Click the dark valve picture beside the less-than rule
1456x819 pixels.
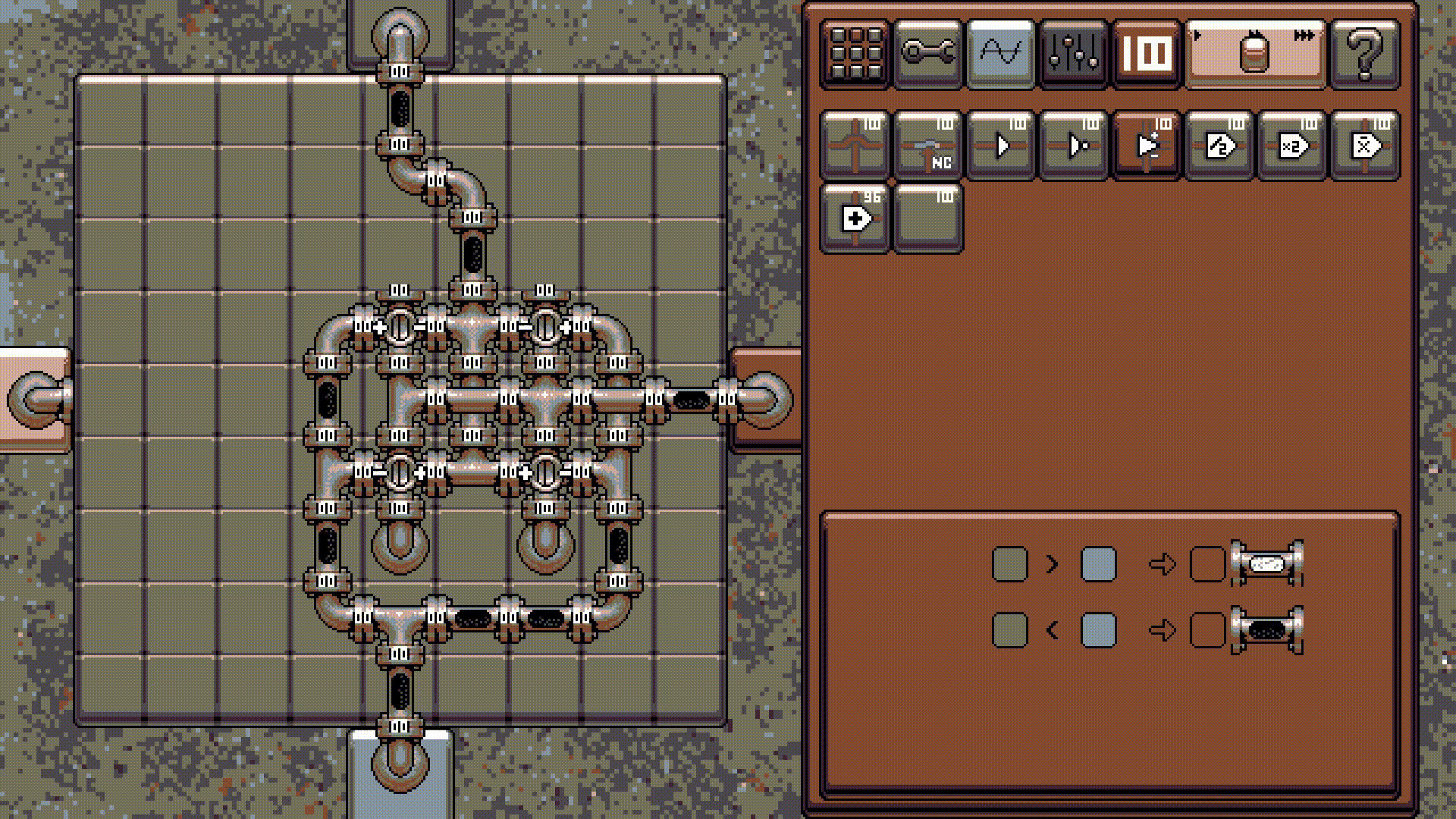pyautogui.click(x=1268, y=629)
